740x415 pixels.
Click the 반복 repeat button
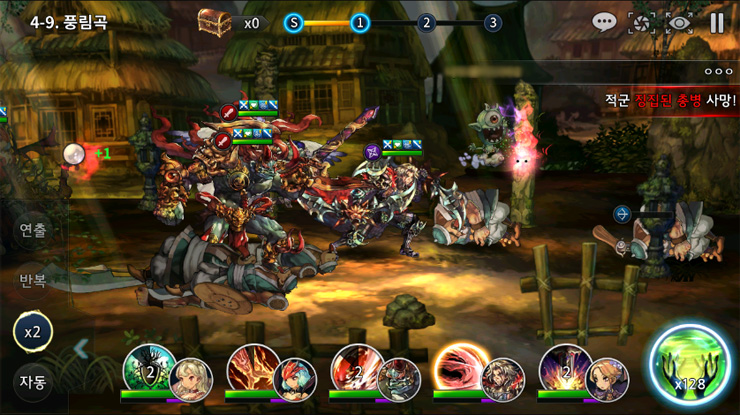click(x=33, y=280)
